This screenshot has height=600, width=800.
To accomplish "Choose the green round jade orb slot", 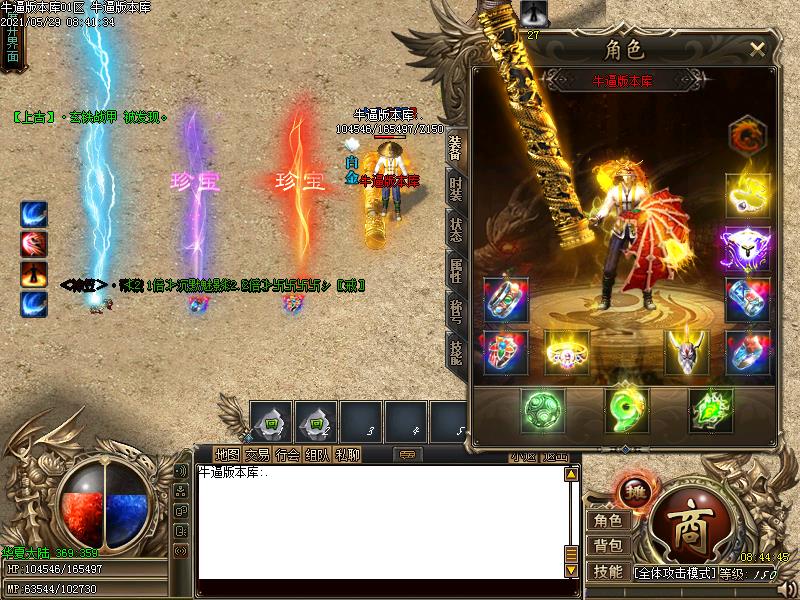I will (x=543, y=409).
